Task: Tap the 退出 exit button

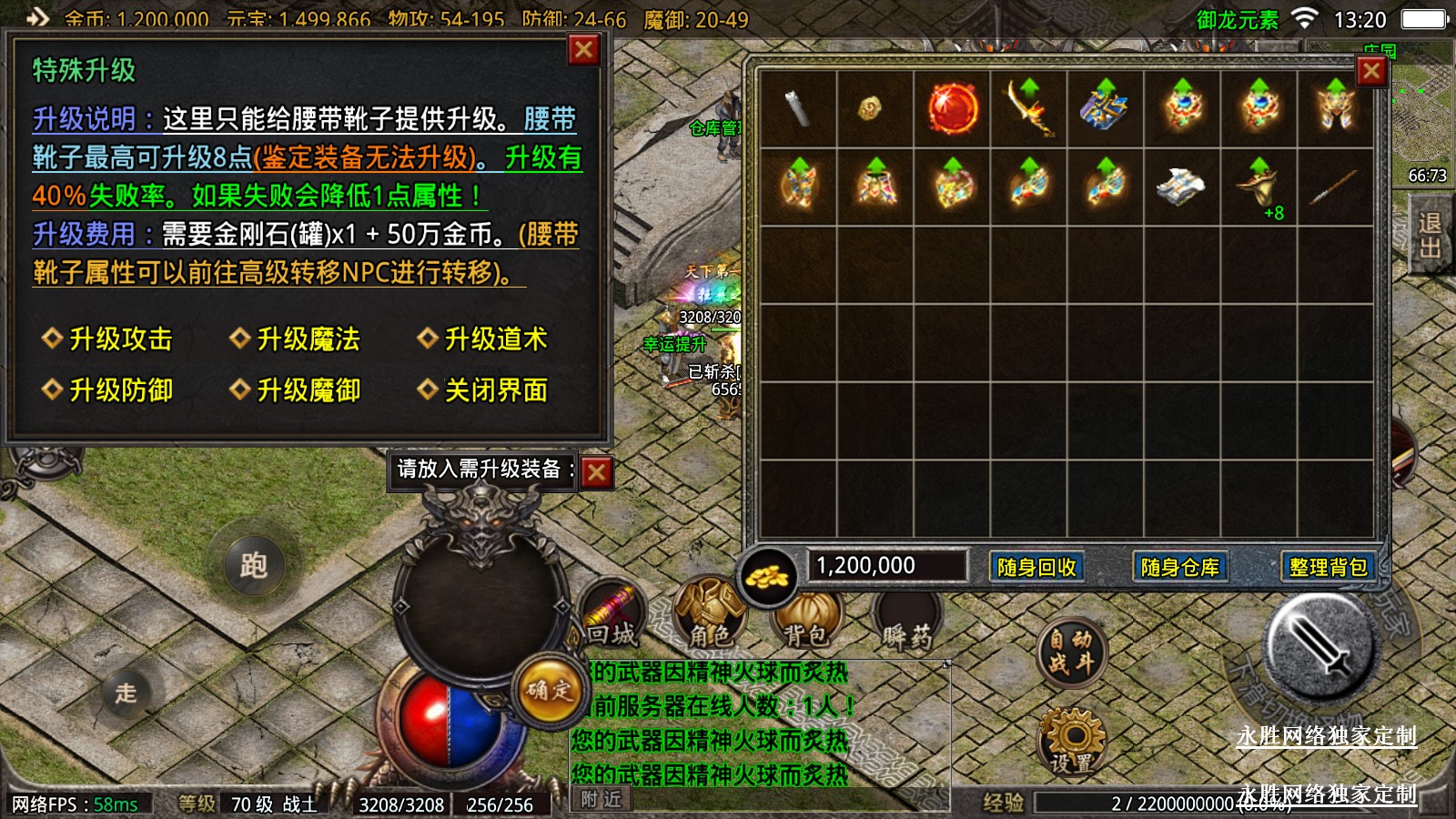Action: click(1429, 236)
